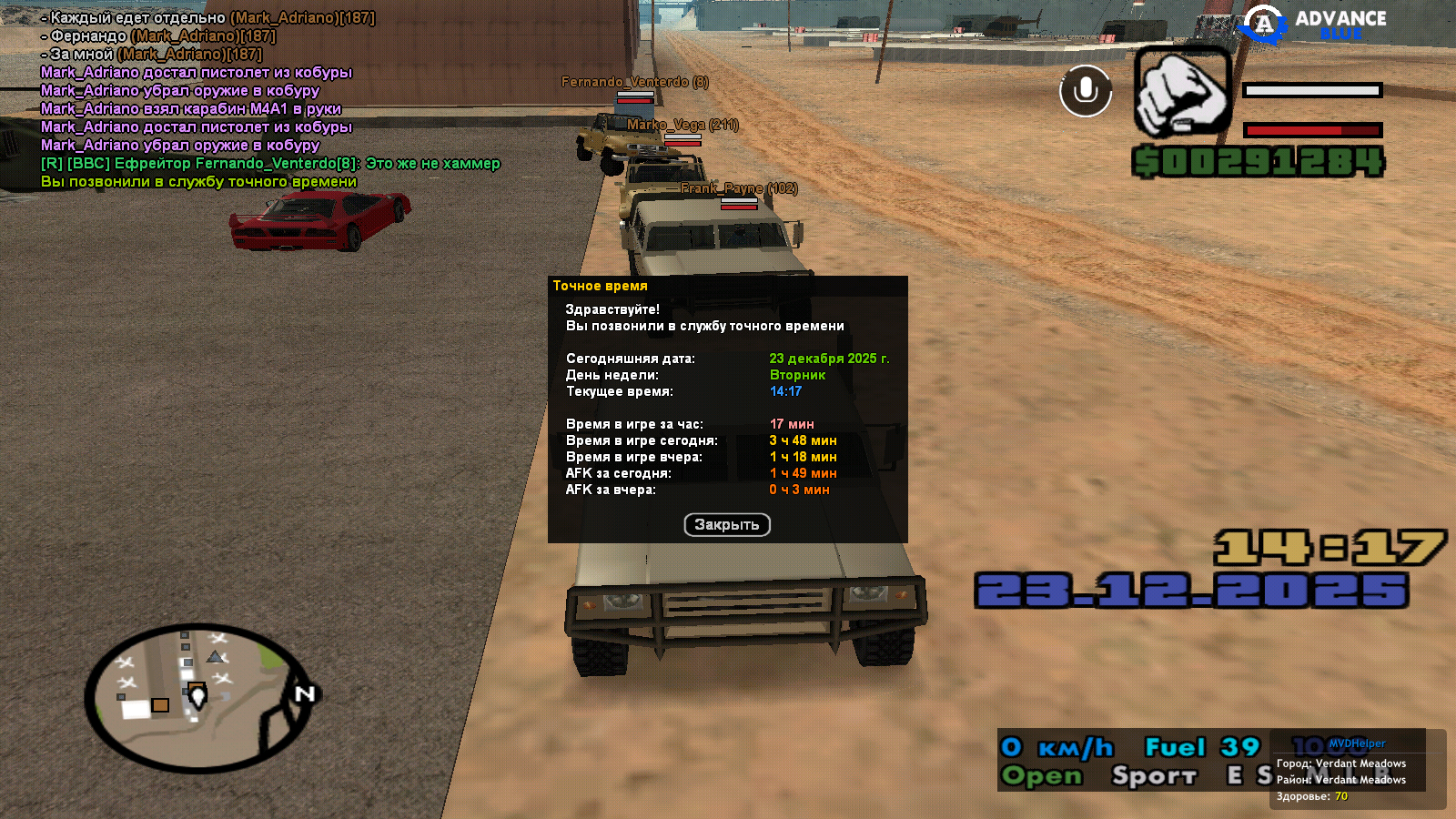Toggle the microphone voice chat icon
1456x819 pixels.
click(1086, 91)
